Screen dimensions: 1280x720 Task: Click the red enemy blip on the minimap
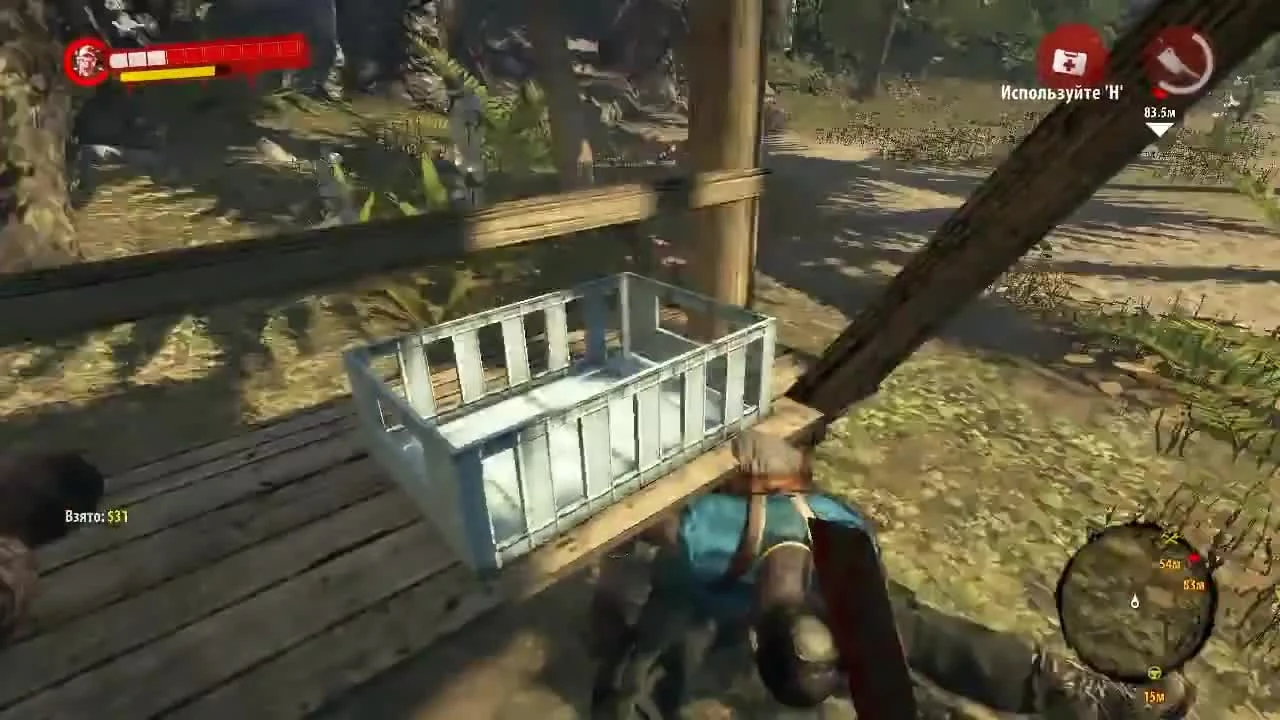coord(1193,560)
